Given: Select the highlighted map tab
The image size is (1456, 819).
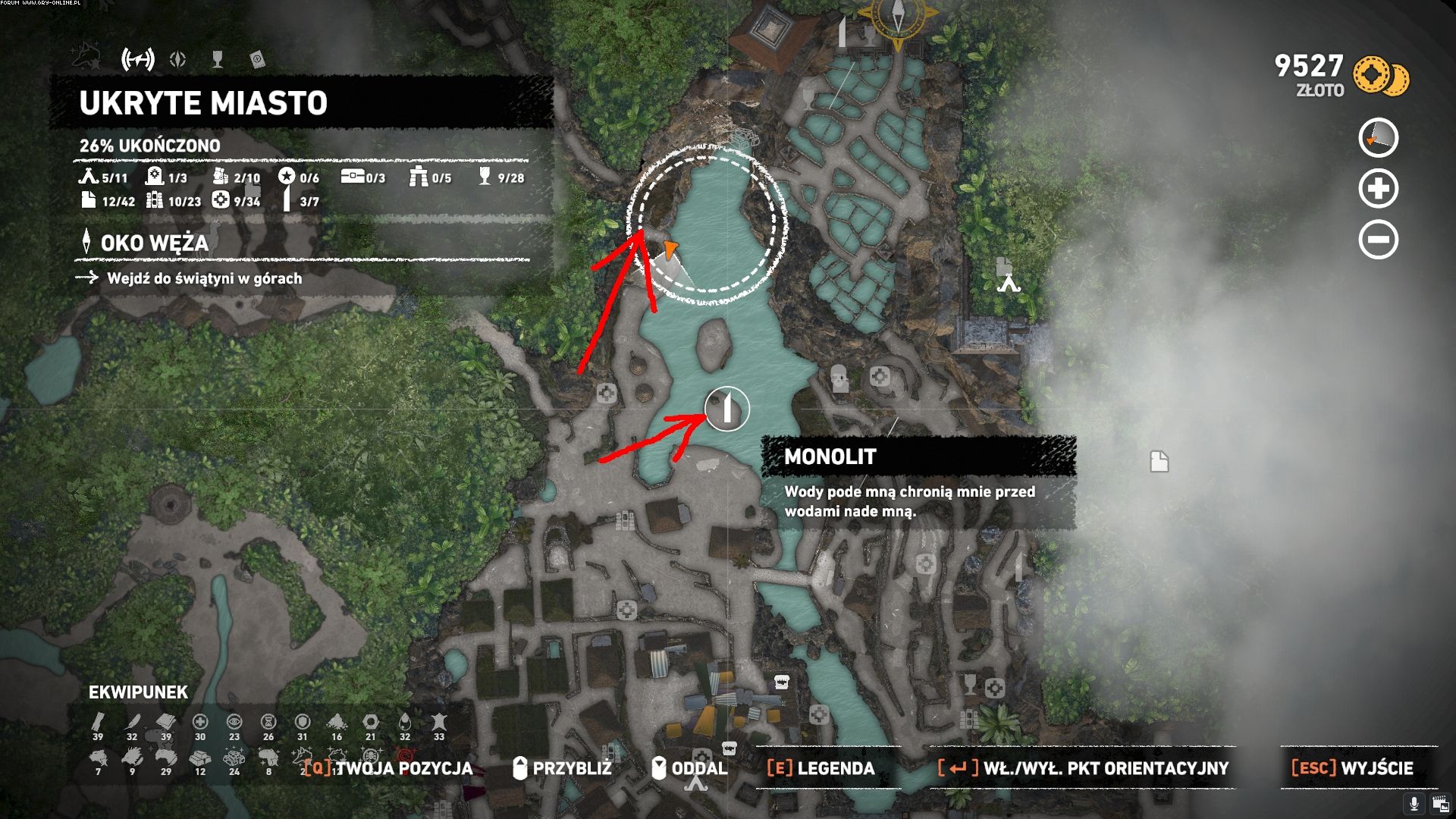Looking at the screenshot, I should click(138, 59).
